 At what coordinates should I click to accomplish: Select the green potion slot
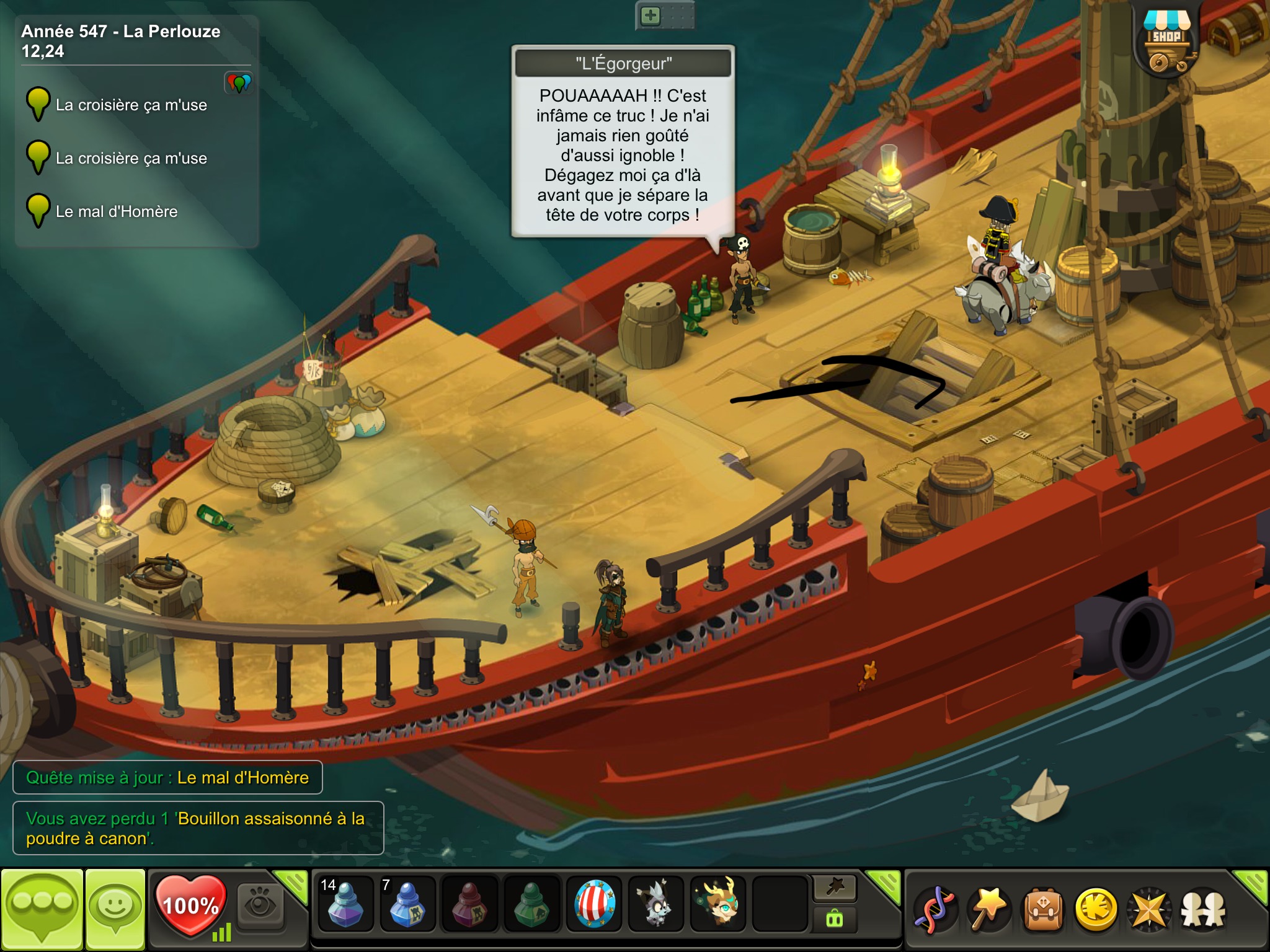point(531,904)
